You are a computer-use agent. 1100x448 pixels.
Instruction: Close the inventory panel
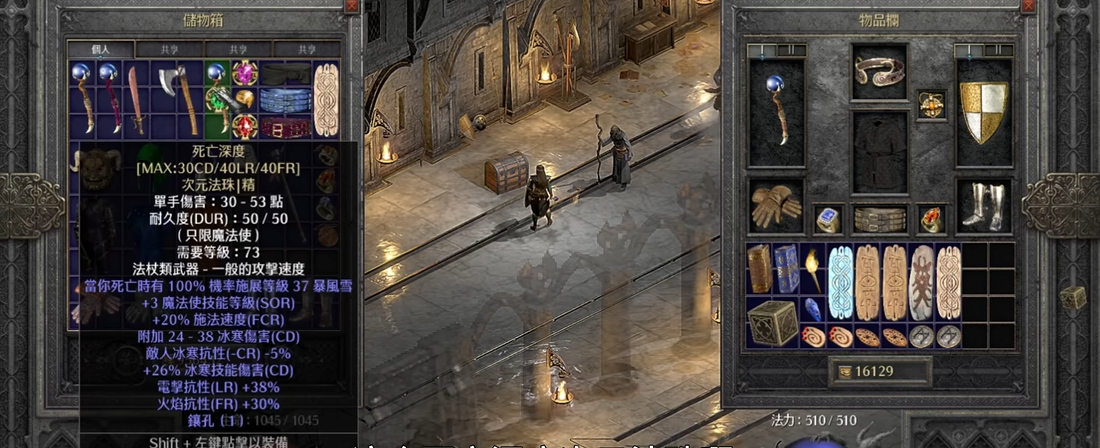pyautogui.click(x=1029, y=6)
